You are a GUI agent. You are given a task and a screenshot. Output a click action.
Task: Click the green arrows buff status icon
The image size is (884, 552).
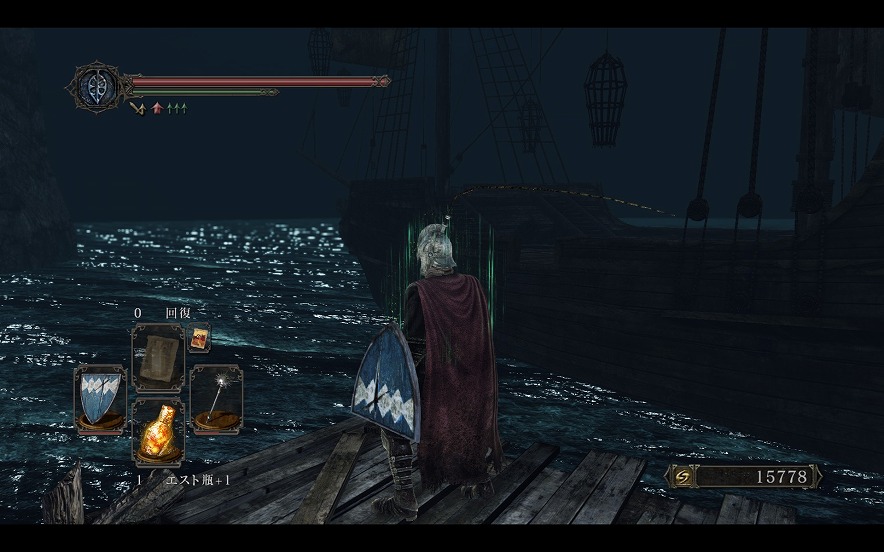click(x=176, y=107)
